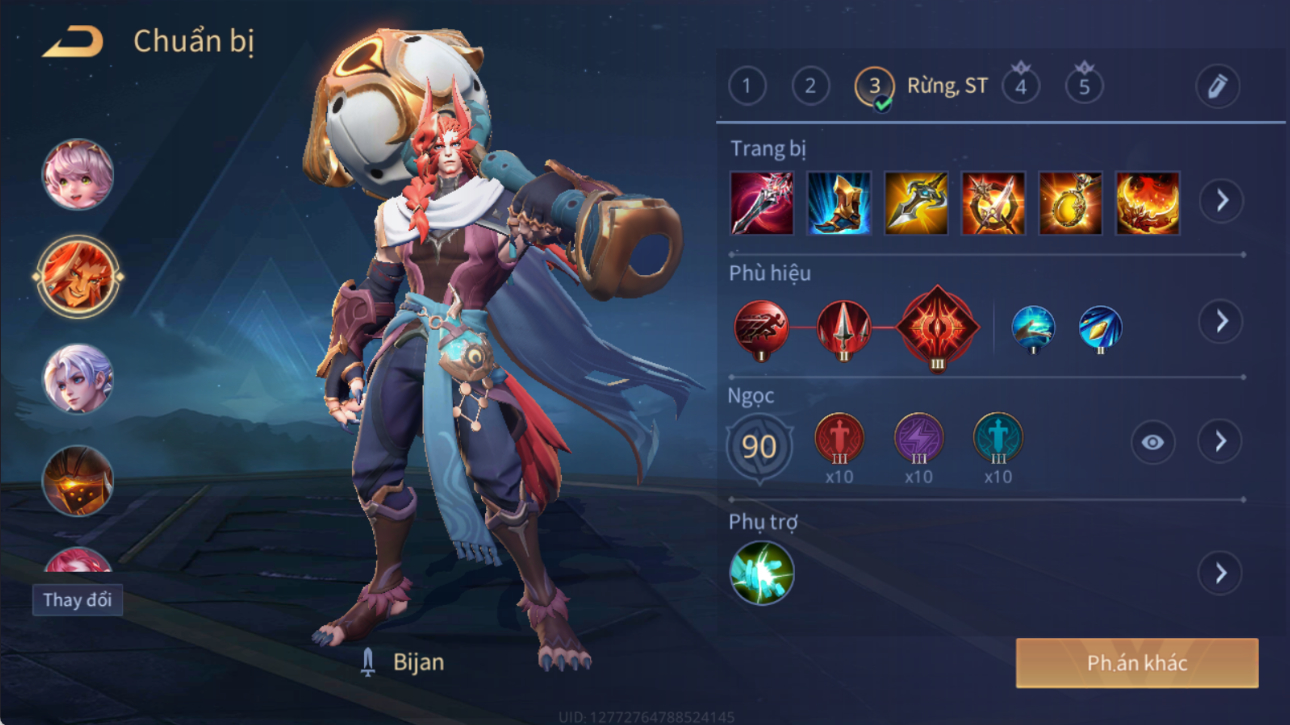This screenshot has width=1290, height=725.
Task: Select the pink-haired girl hero portrait
Action: pyautogui.click(x=77, y=175)
